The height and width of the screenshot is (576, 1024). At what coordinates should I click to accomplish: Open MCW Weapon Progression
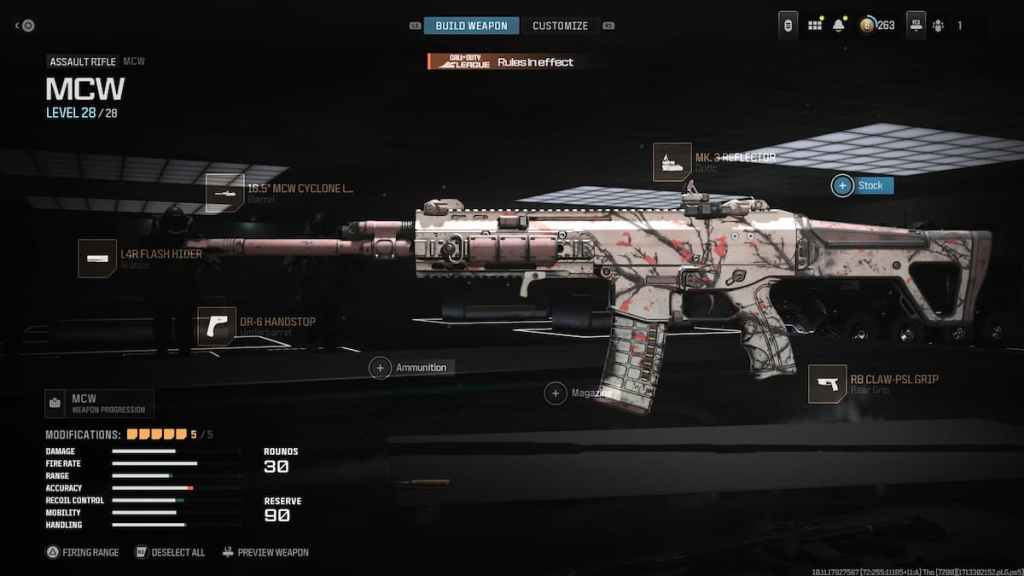99,404
